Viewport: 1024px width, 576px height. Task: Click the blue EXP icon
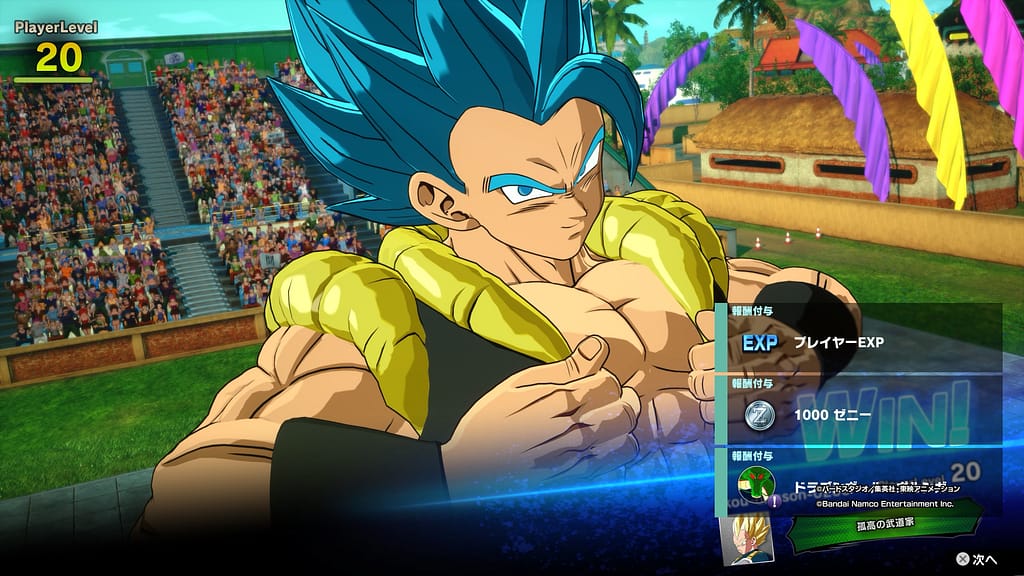click(x=761, y=342)
